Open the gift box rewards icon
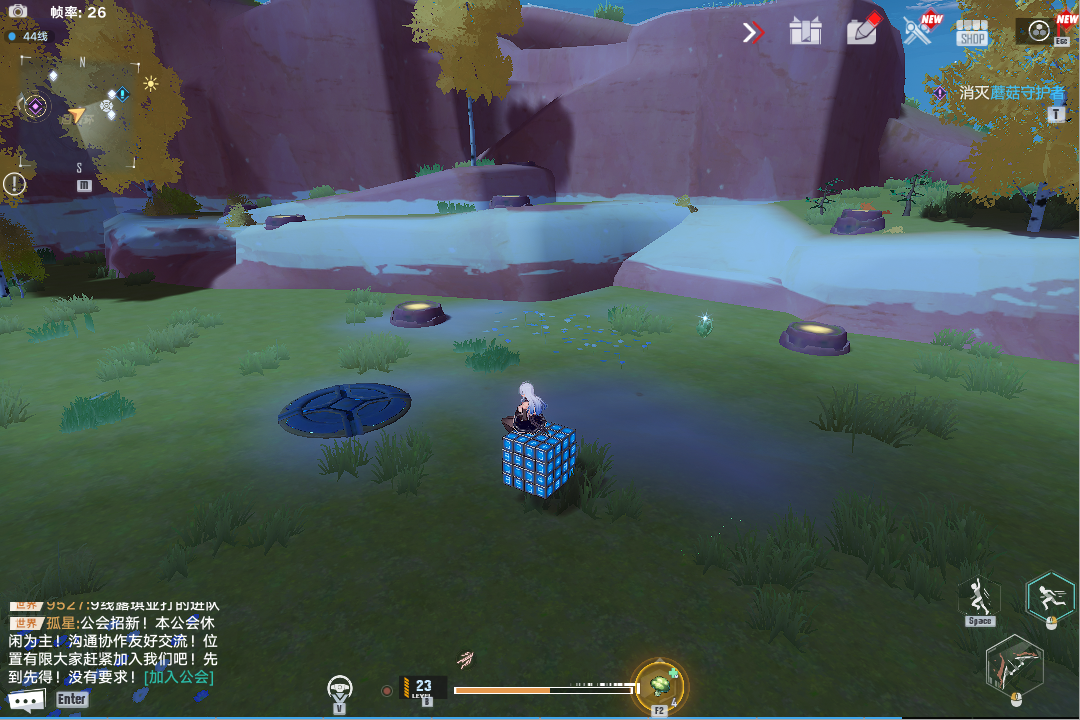The image size is (1080, 720). (x=804, y=32)
